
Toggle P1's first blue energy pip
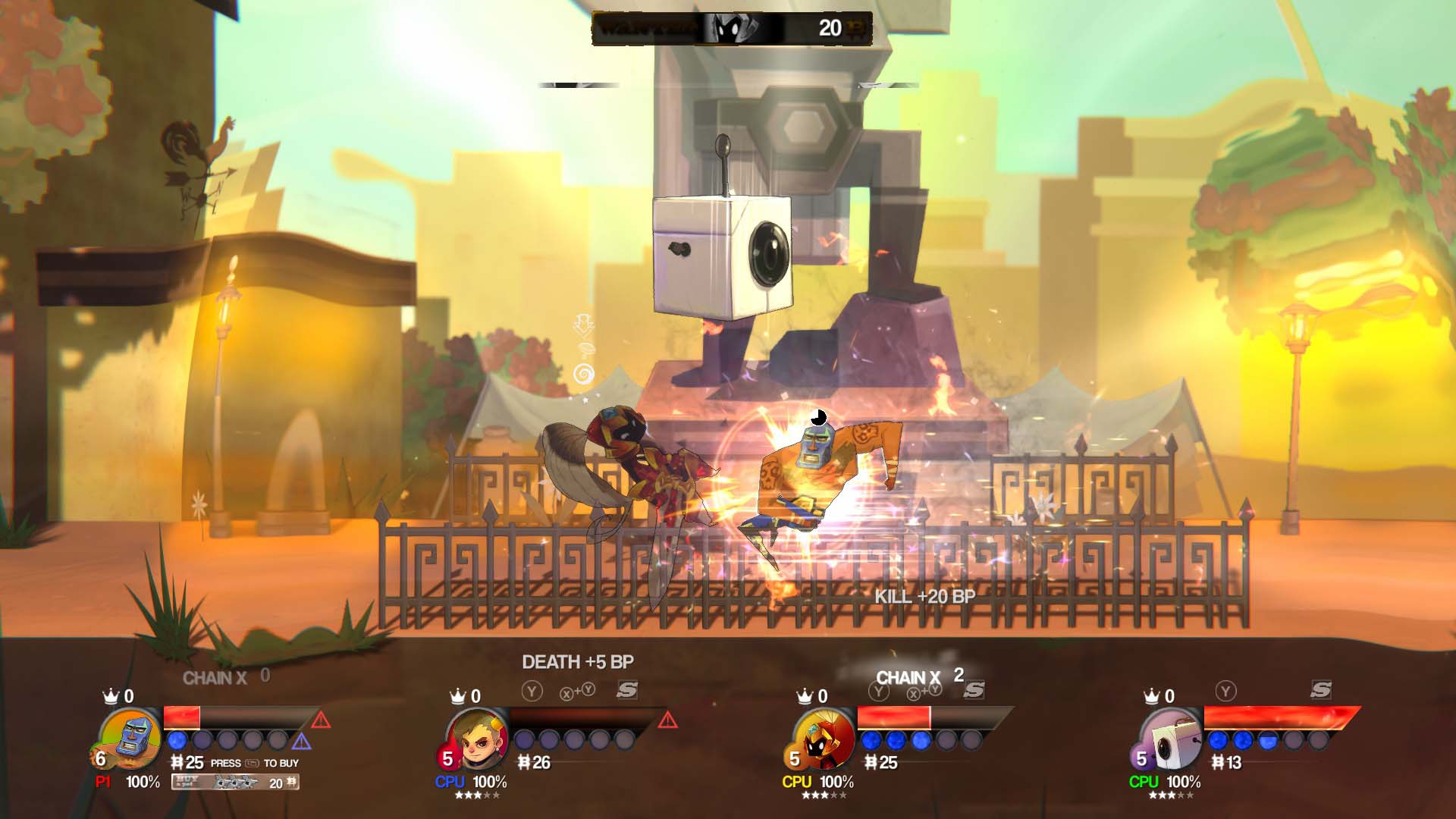tap(177, 741)
